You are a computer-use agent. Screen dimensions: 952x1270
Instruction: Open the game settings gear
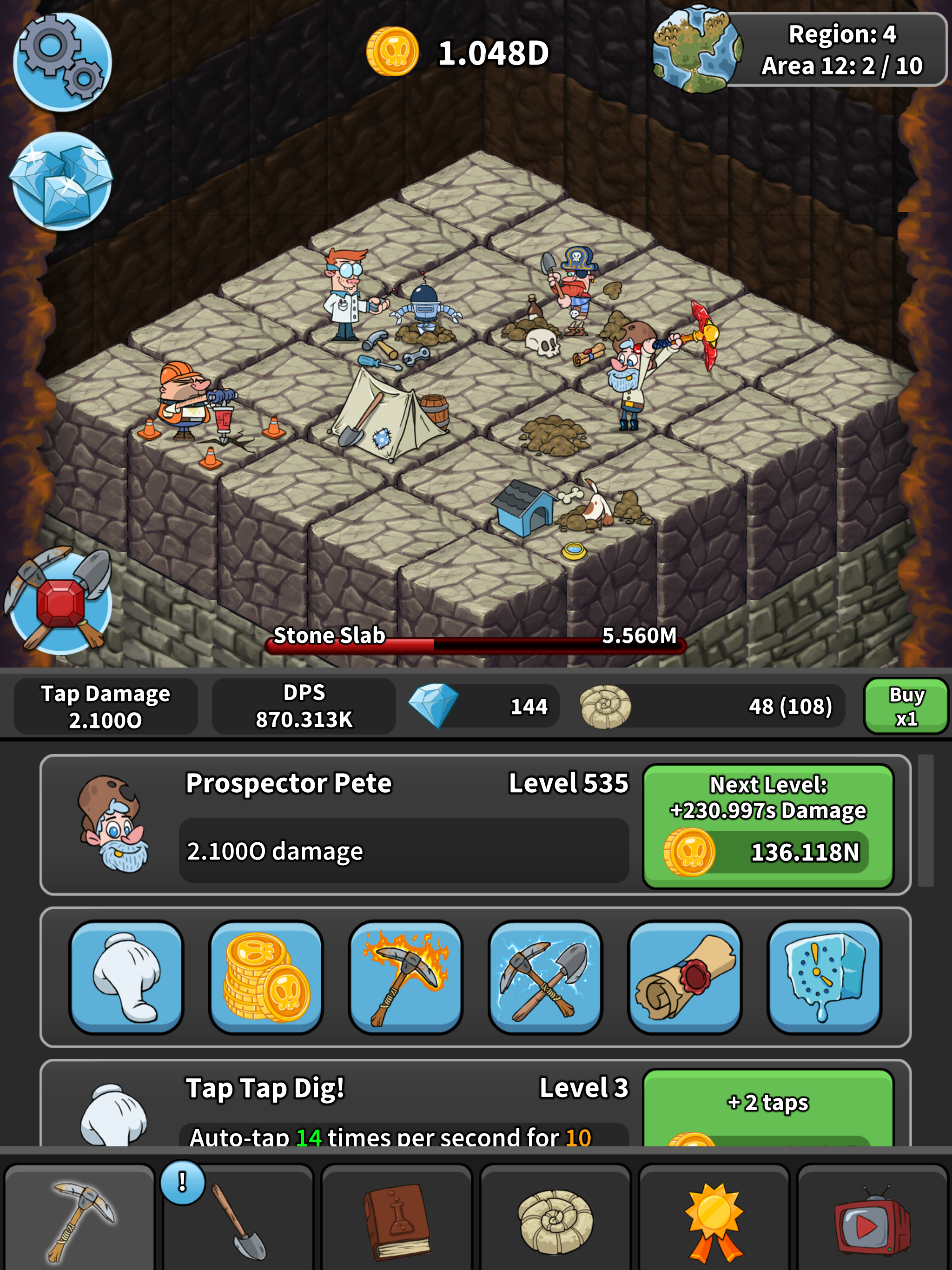point(60,60)
